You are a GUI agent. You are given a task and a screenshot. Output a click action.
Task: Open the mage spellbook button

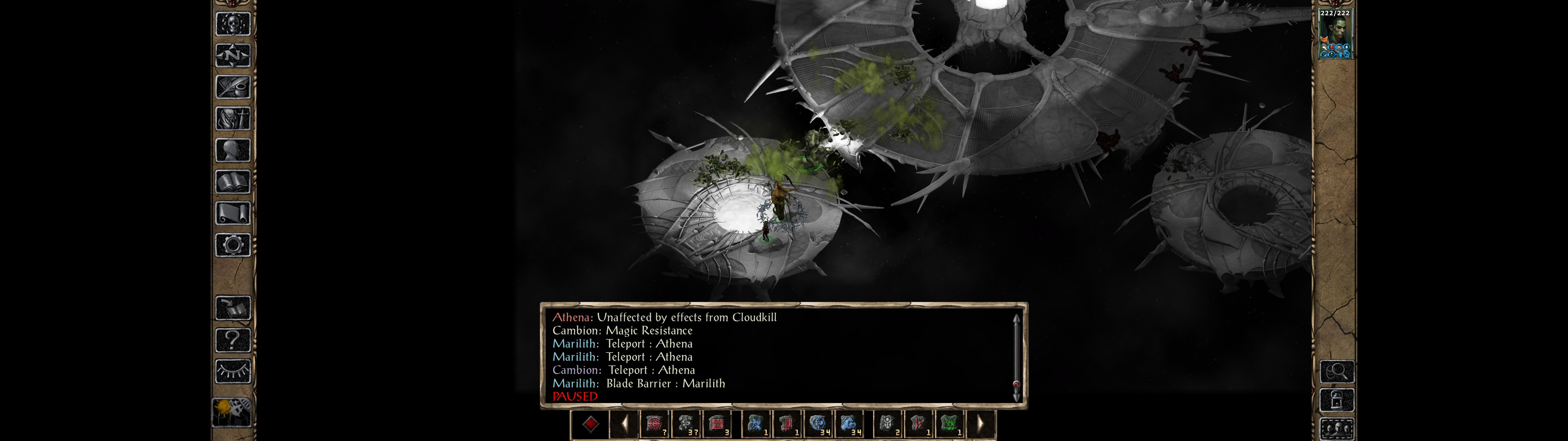coord(233,182)
